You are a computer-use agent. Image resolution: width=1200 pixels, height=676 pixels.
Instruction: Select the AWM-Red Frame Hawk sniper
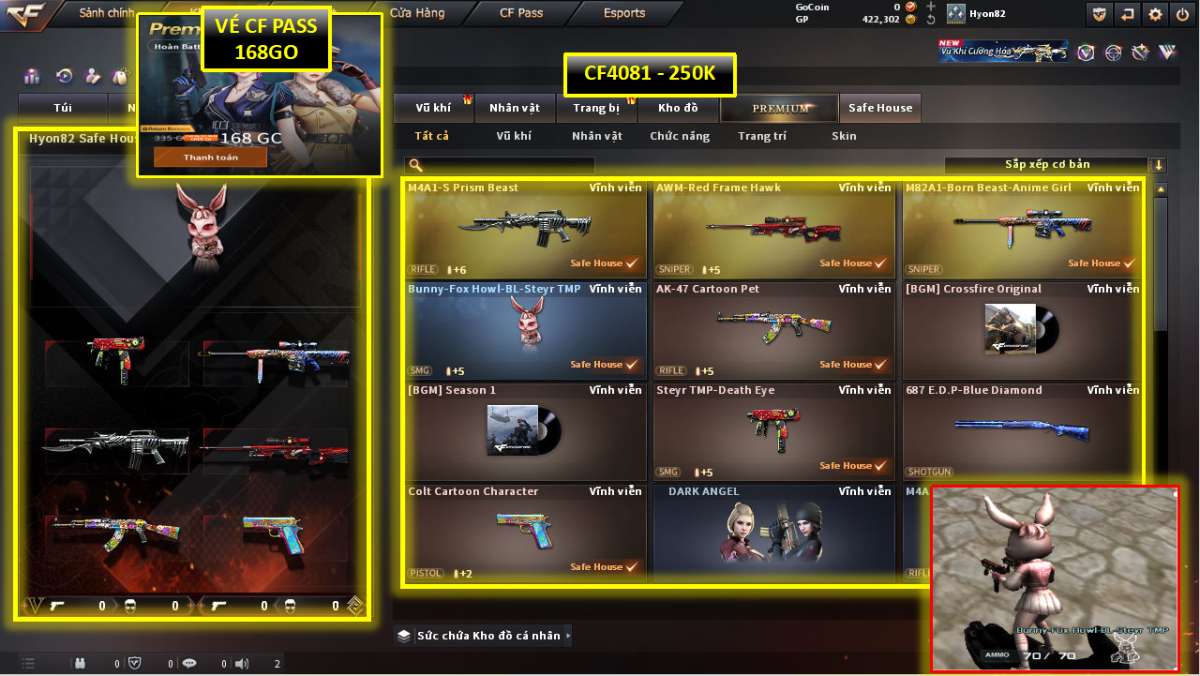click(x=773, y=228)
